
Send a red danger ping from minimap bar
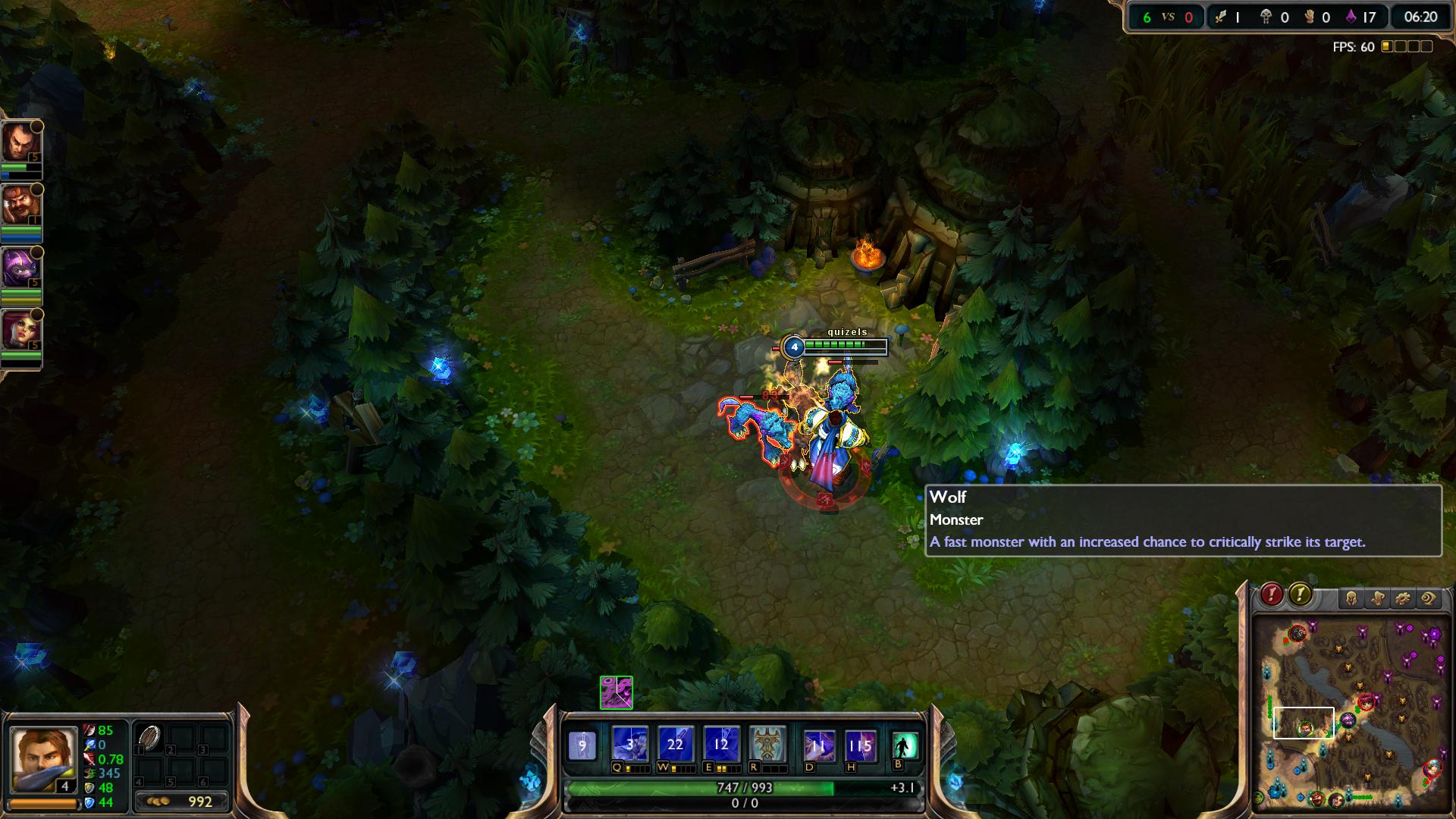pyautogui.click(x=1272, y=595)
